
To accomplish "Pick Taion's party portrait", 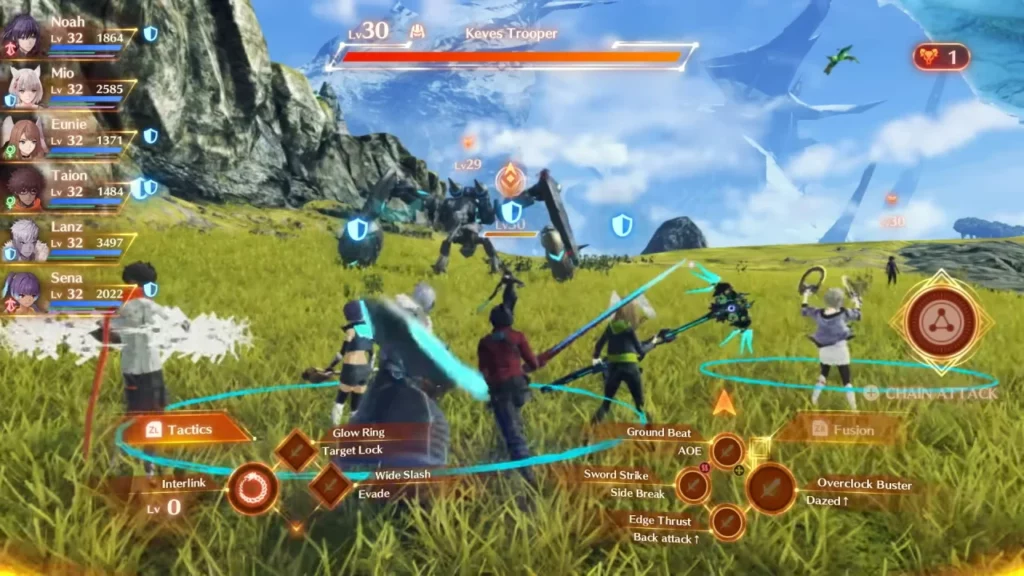I will [21, 188].
